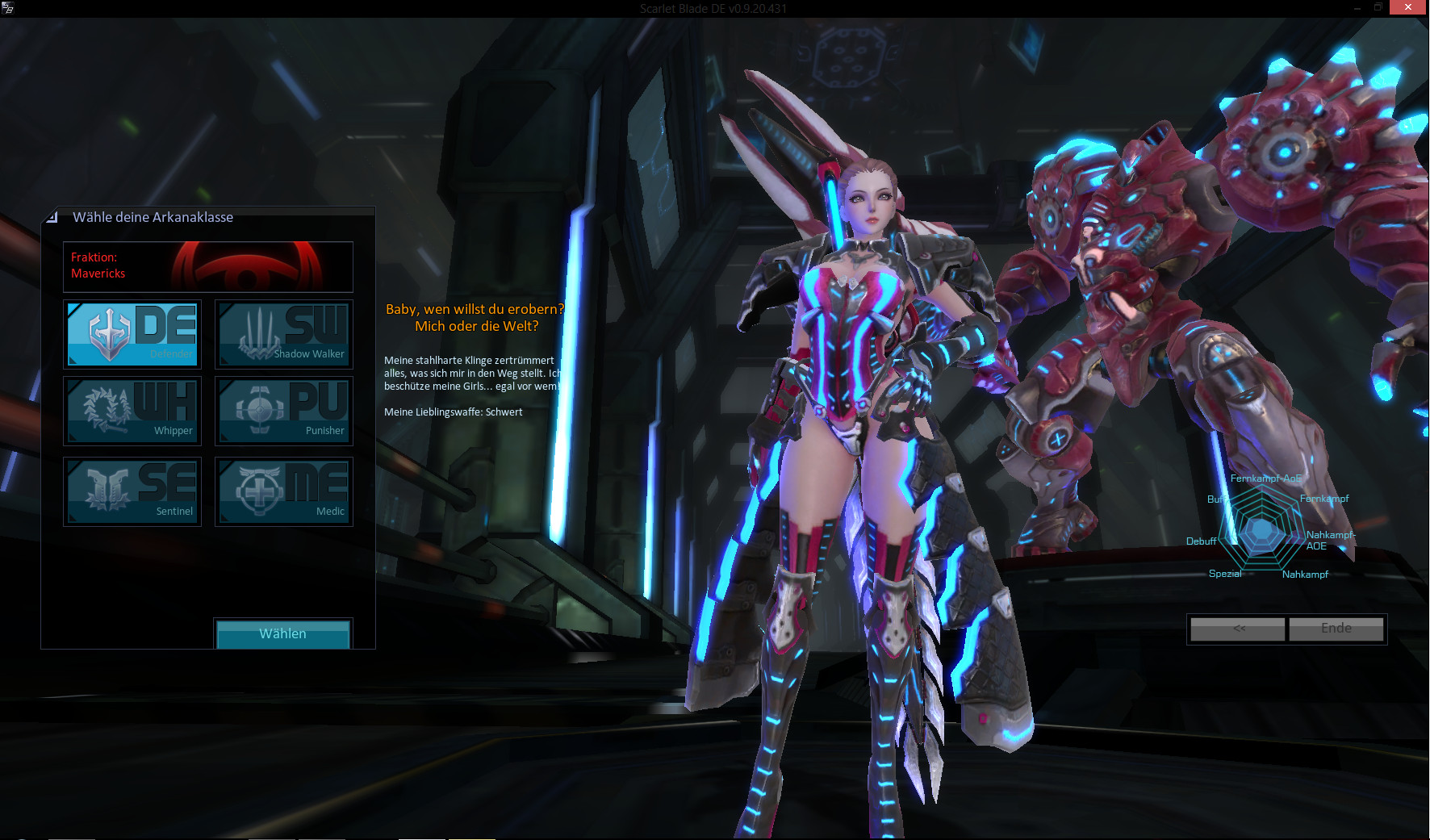Choose the Sentinel class tile
Image resolution: width=1430 pixels, height=840 pixels.
click(x=132, y=491)
